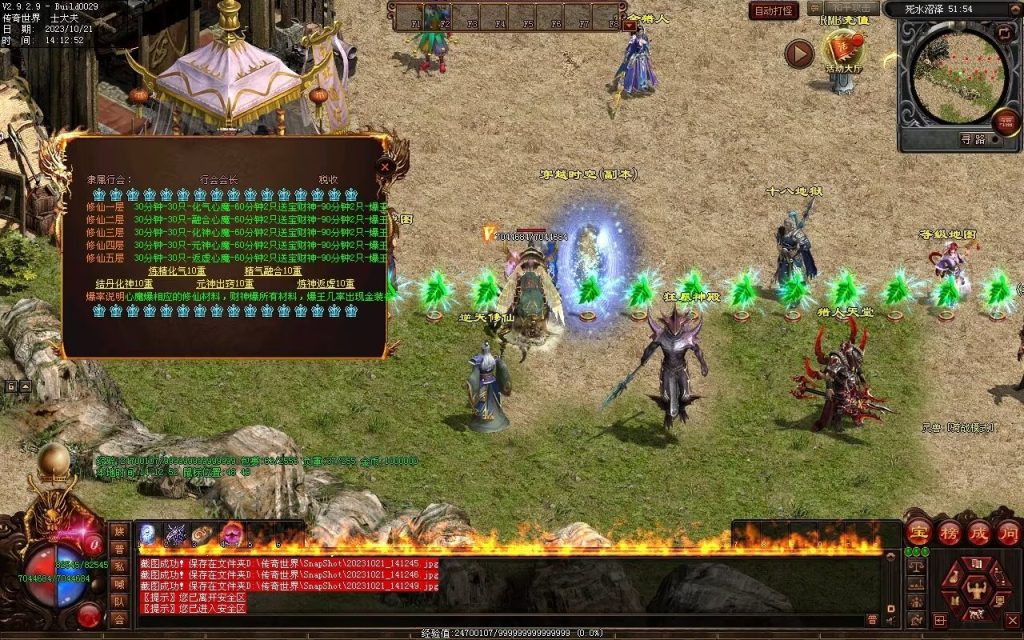
Task: Select the 队 team chat channel
Action: (120, 601)
